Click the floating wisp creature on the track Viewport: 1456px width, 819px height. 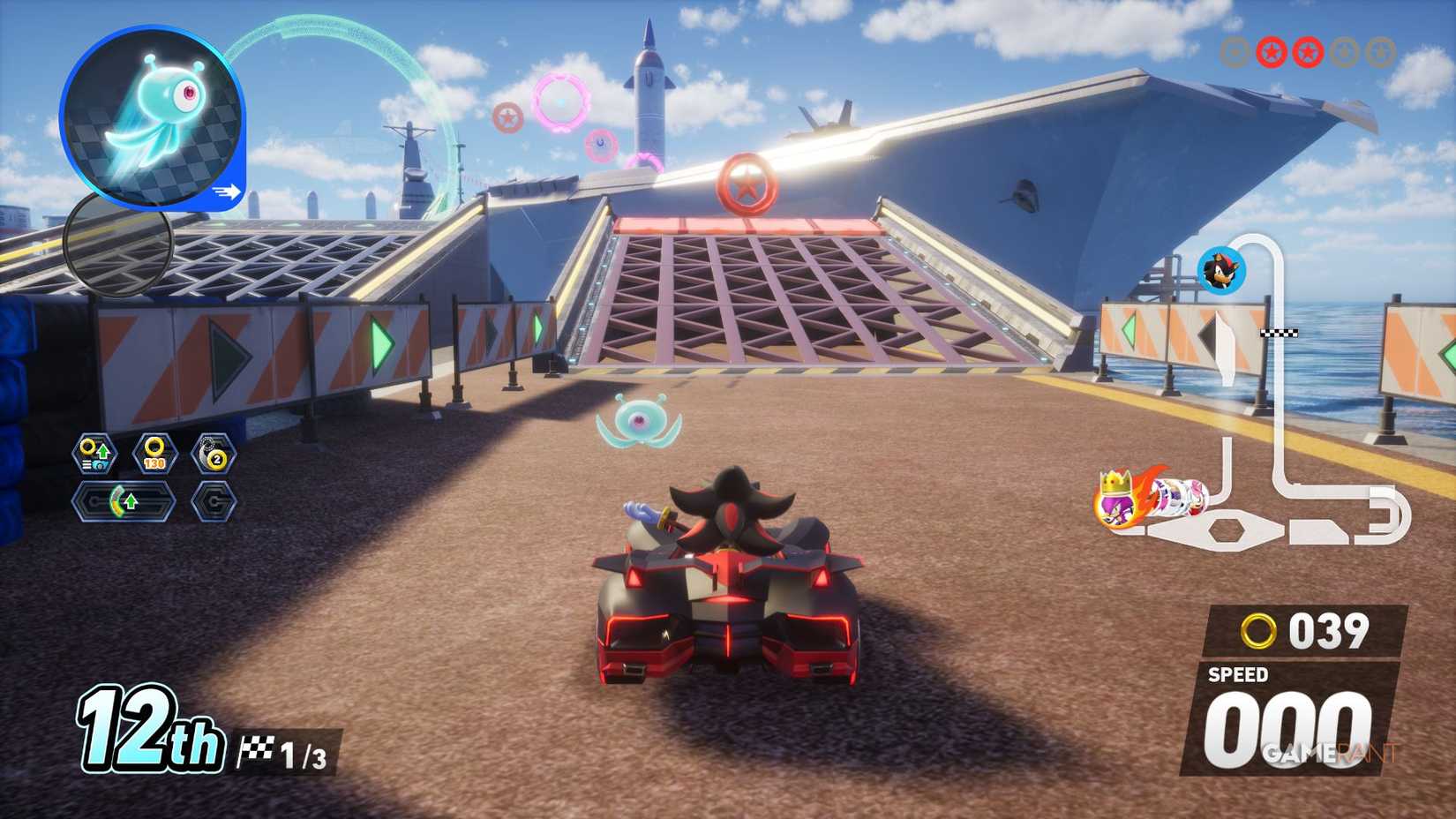pos(638,425)
